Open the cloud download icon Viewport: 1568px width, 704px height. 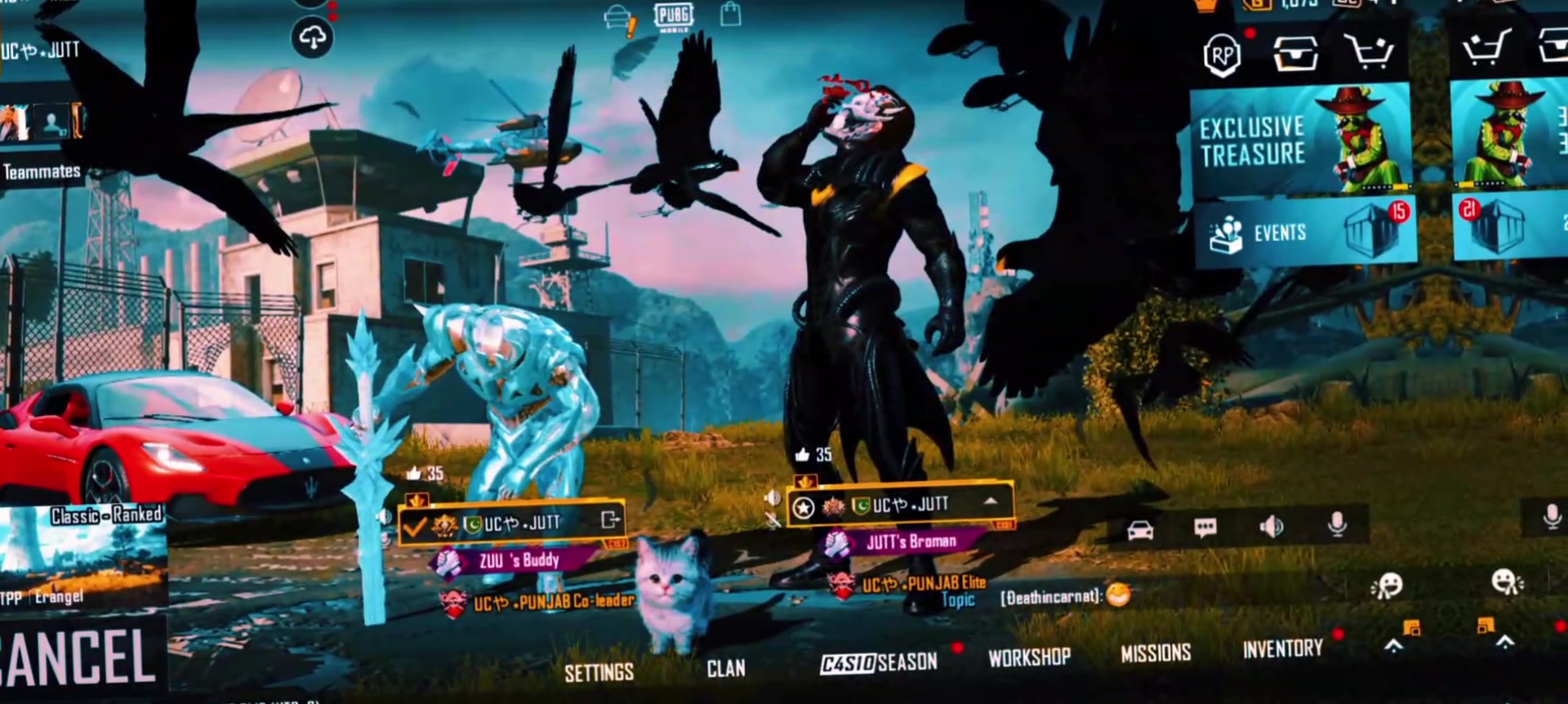[x=312, y=38]
